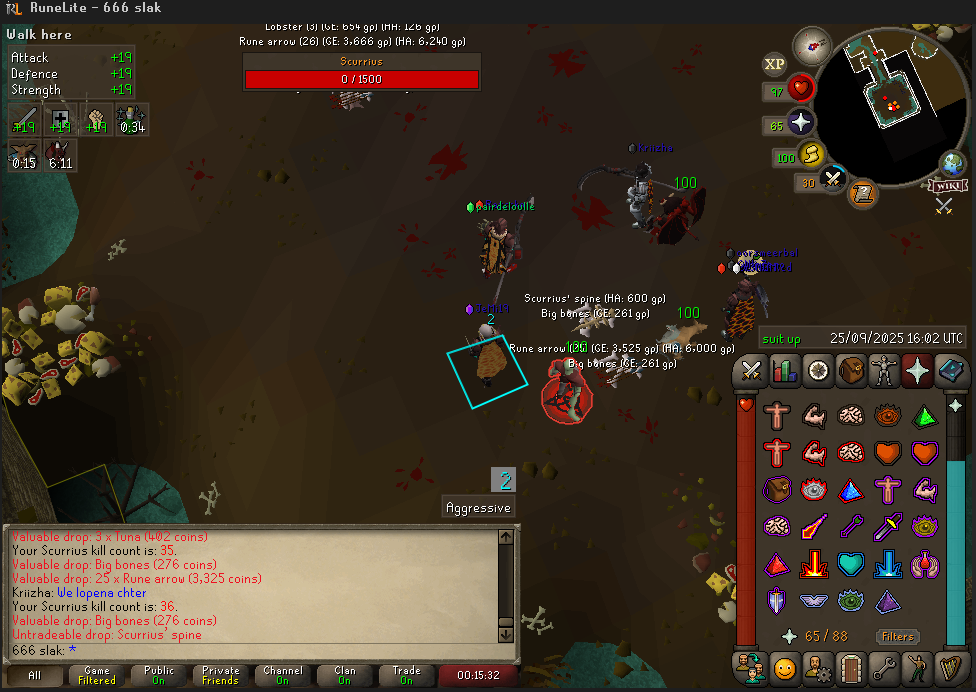The height and width of the screenshot is (692, 976).
Task: Open the Combat Options tab
Action: pos(752,371)
